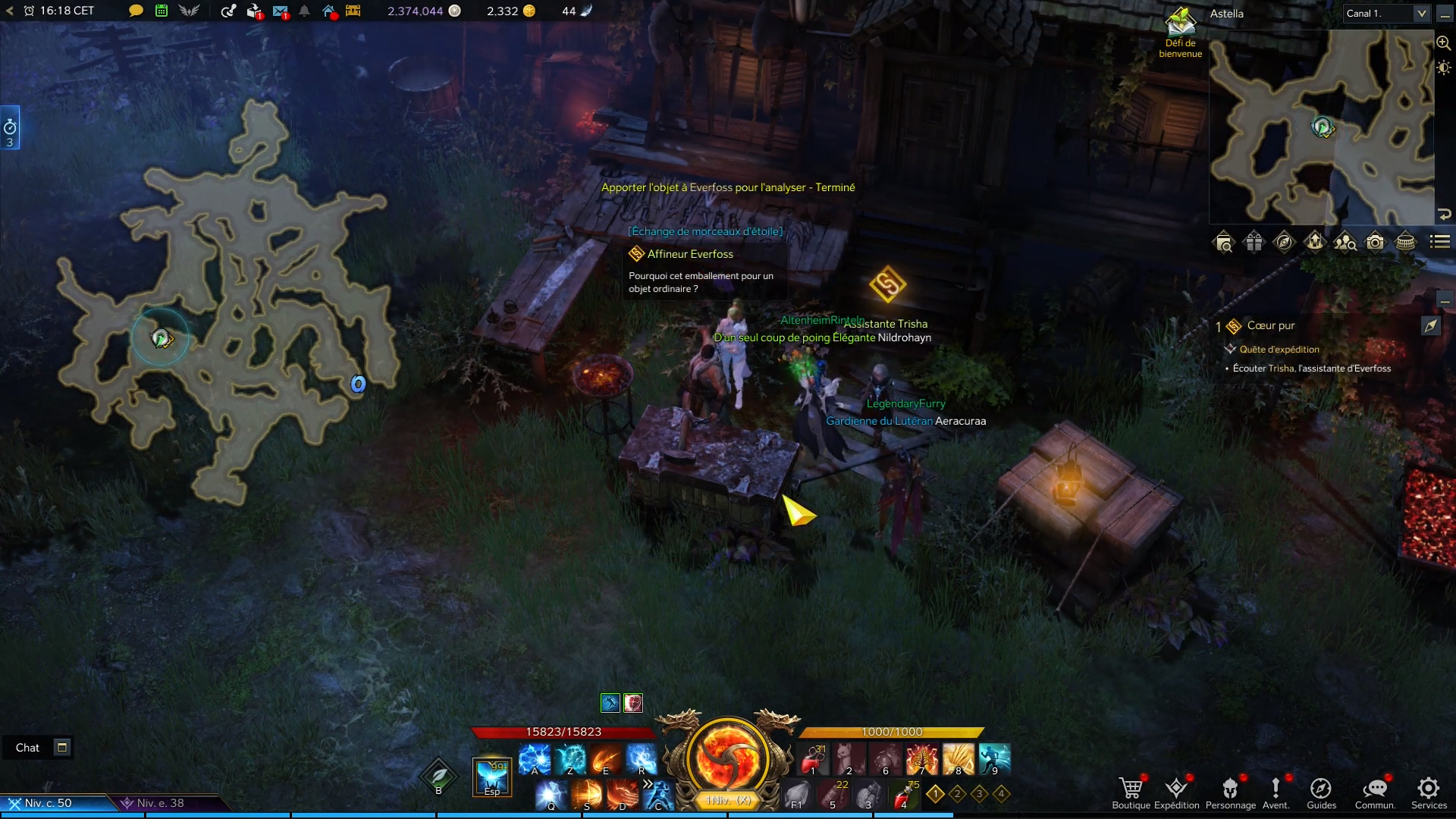Open the Boutique shop menu
Image resolution: width=1456 pixels, height=819 pixels.
(1131, 790)
